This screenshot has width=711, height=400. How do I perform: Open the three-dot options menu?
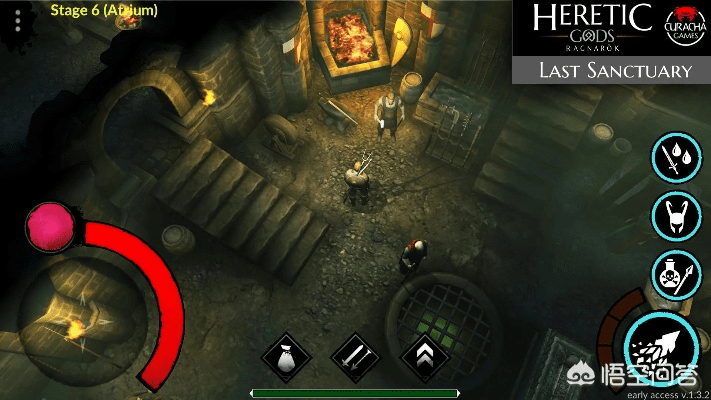[x=17, y=21]
